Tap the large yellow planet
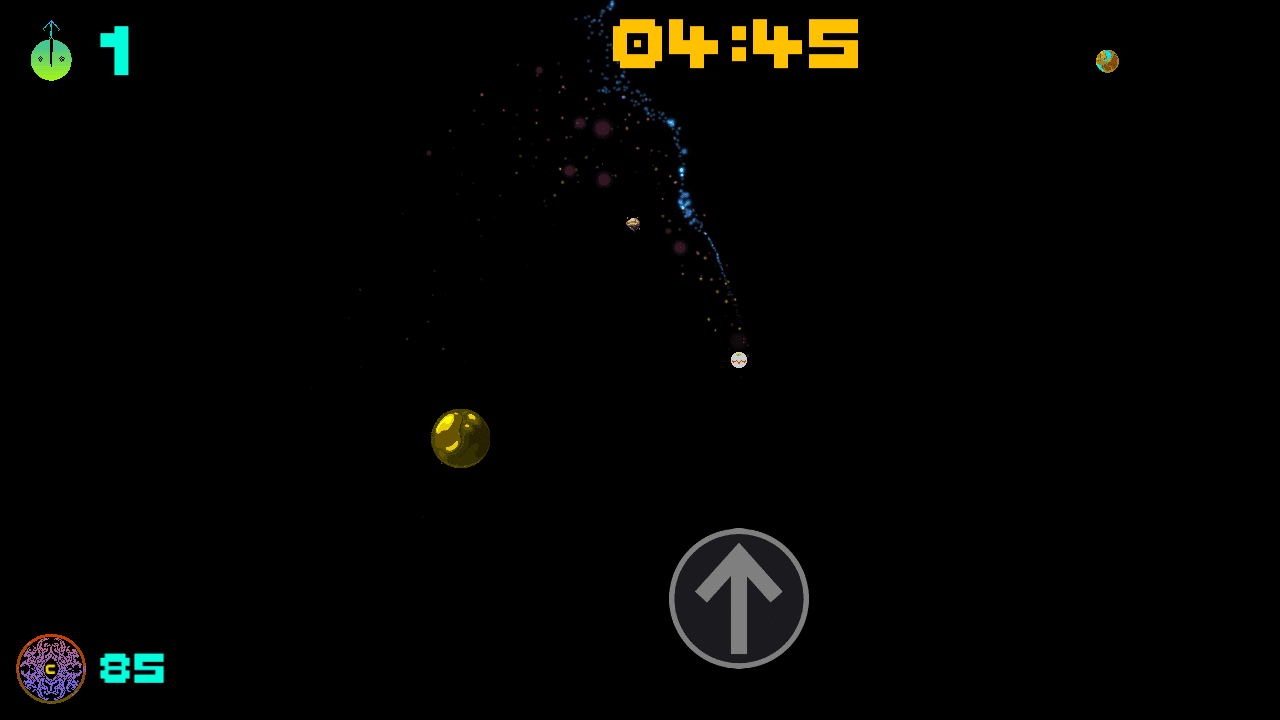This screenshot has width=1280, height=720. coord(461,440)
